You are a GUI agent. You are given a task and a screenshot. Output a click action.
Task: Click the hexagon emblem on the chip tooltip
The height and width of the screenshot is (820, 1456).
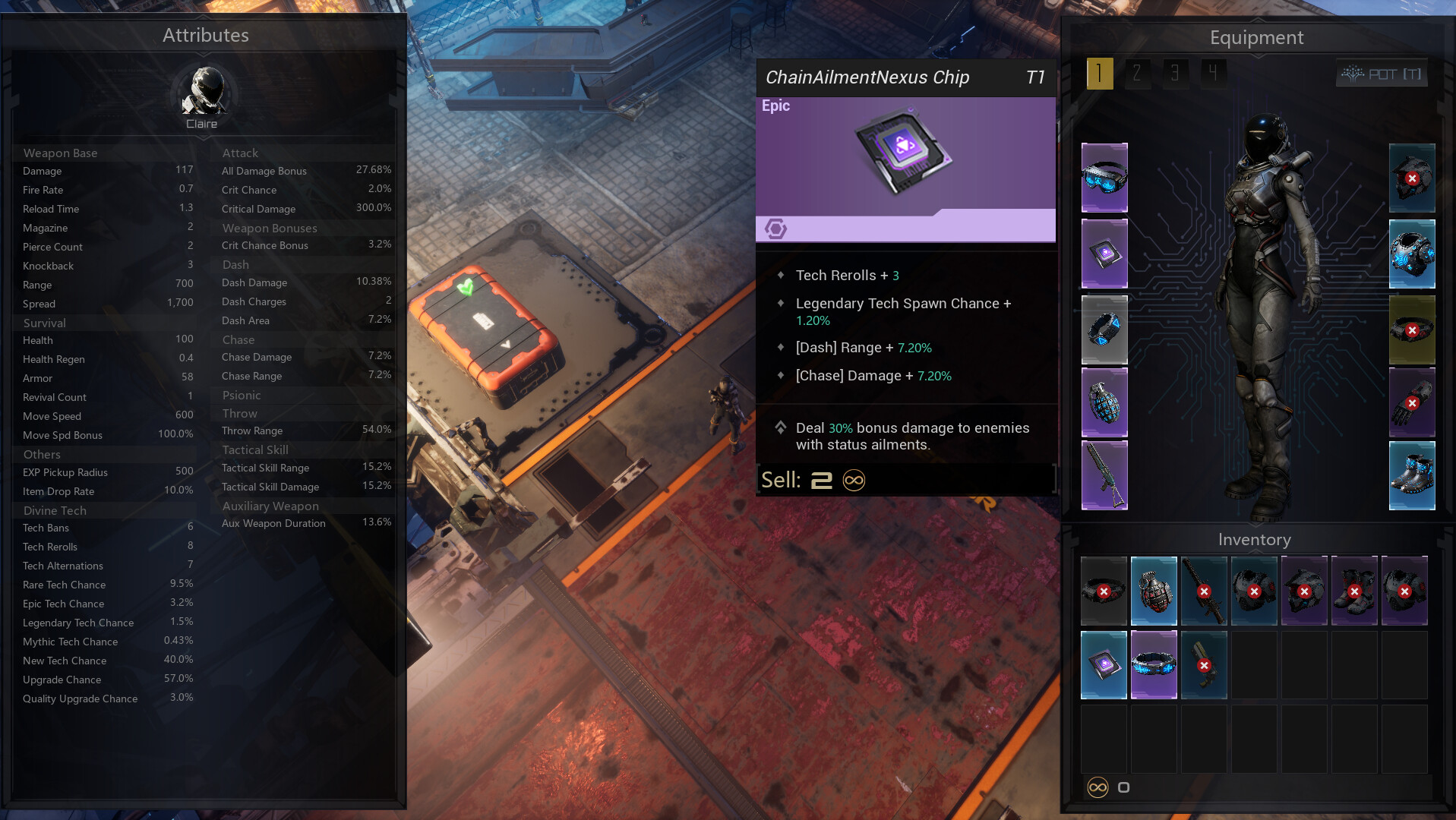pyautogui.click(x=775, y=227)
